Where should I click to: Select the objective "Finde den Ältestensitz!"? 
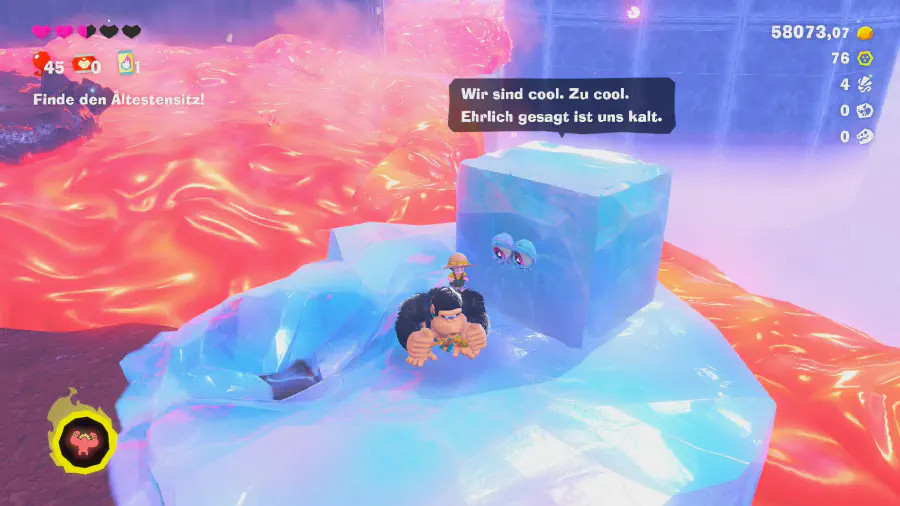pos(119,99)
